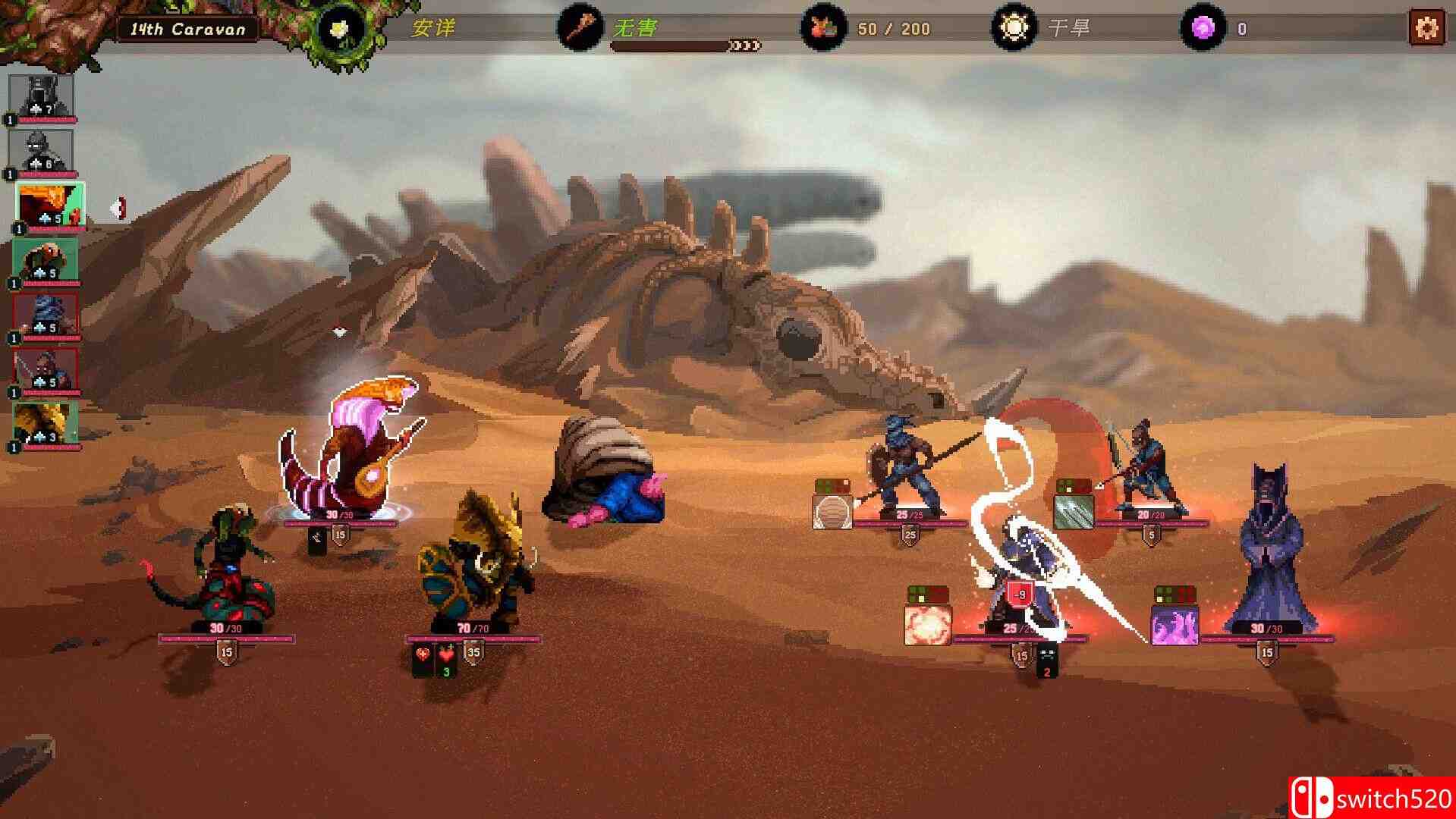Click the steel ingot ability card

pos(1076,509)
